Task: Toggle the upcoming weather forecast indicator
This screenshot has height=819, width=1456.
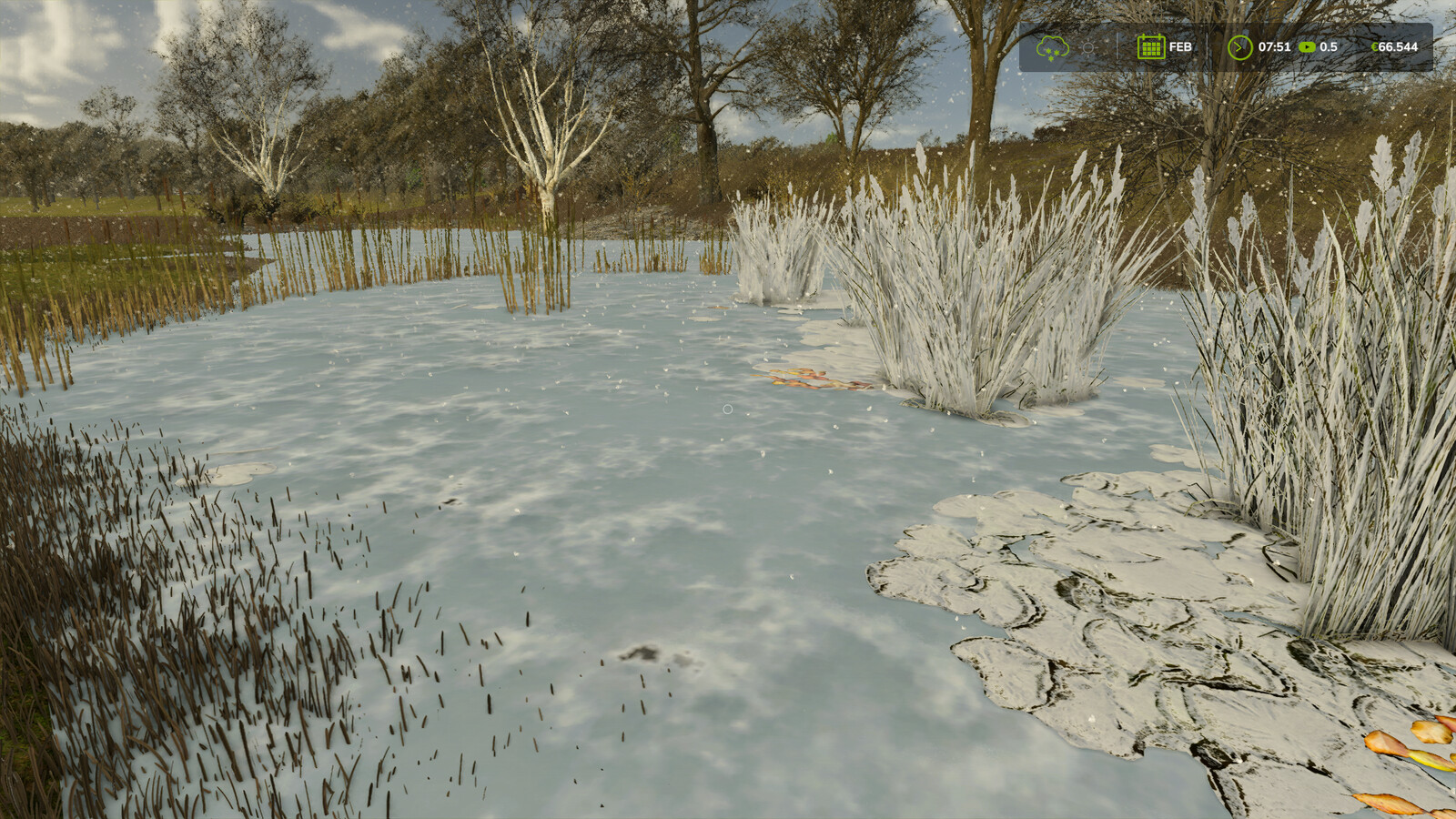Action: pos(1088,46)
